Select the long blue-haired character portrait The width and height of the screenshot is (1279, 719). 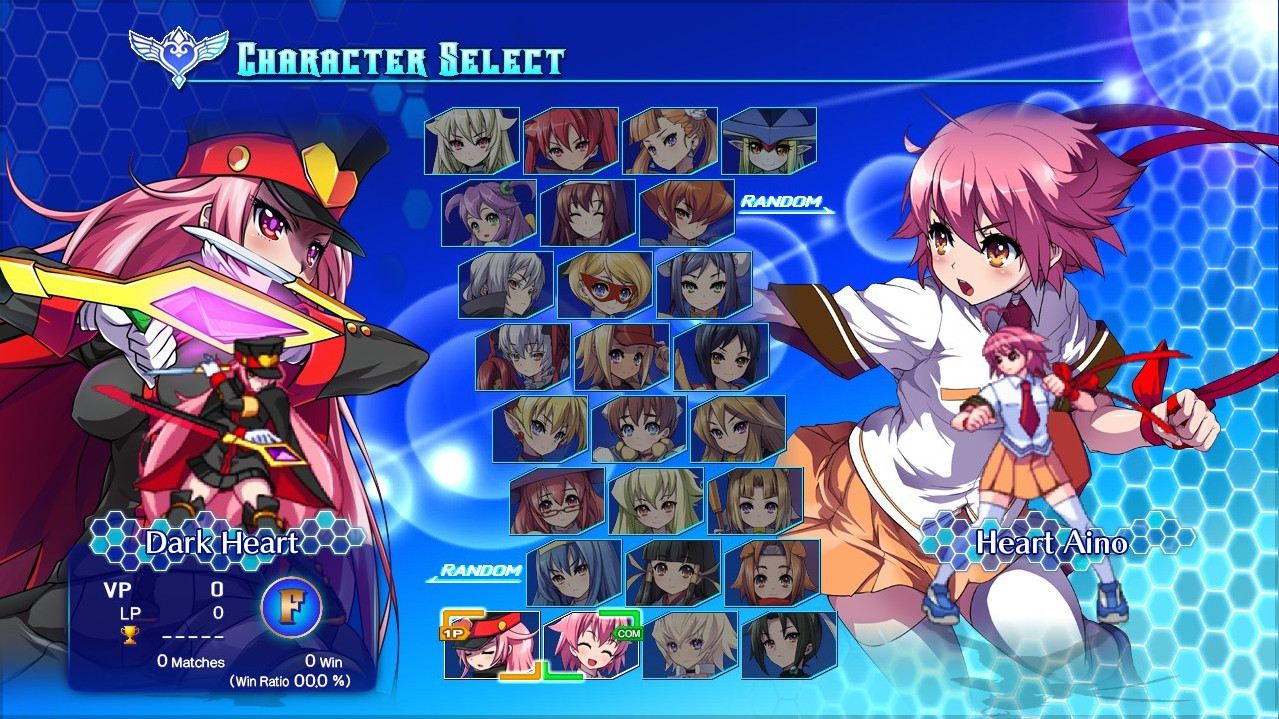(574, 573)
